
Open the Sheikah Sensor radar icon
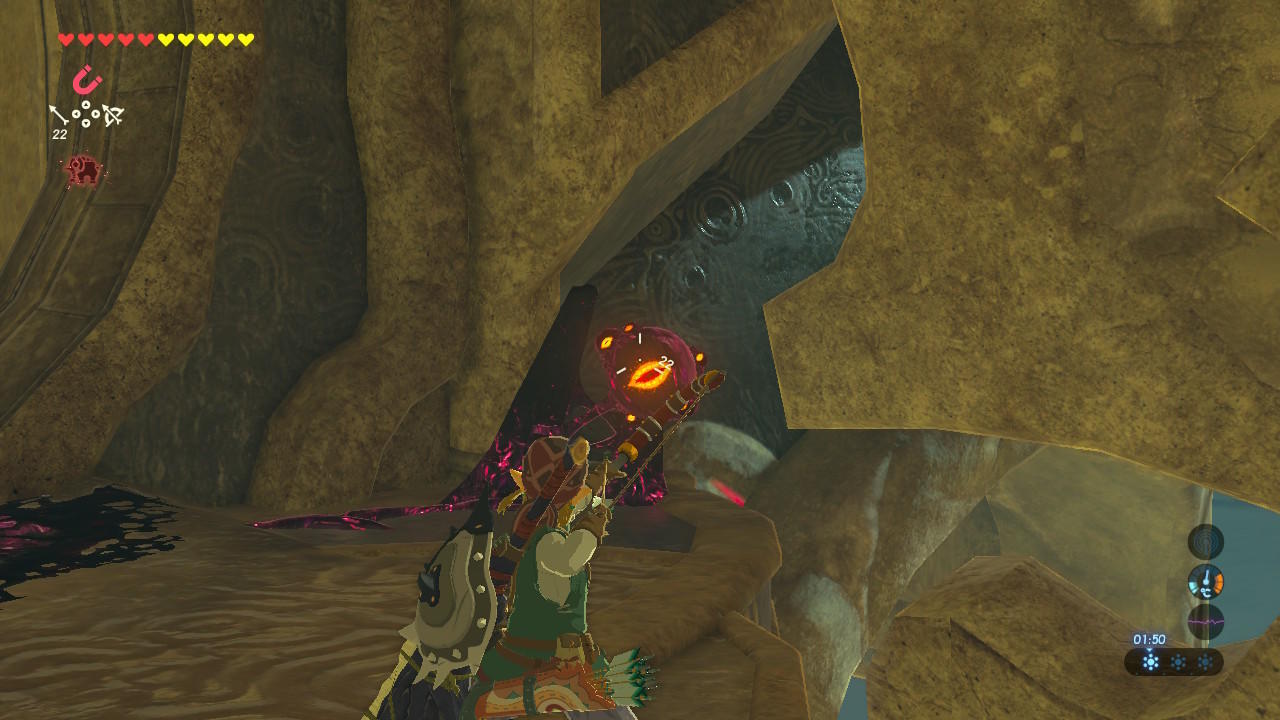coord(1205,541)
